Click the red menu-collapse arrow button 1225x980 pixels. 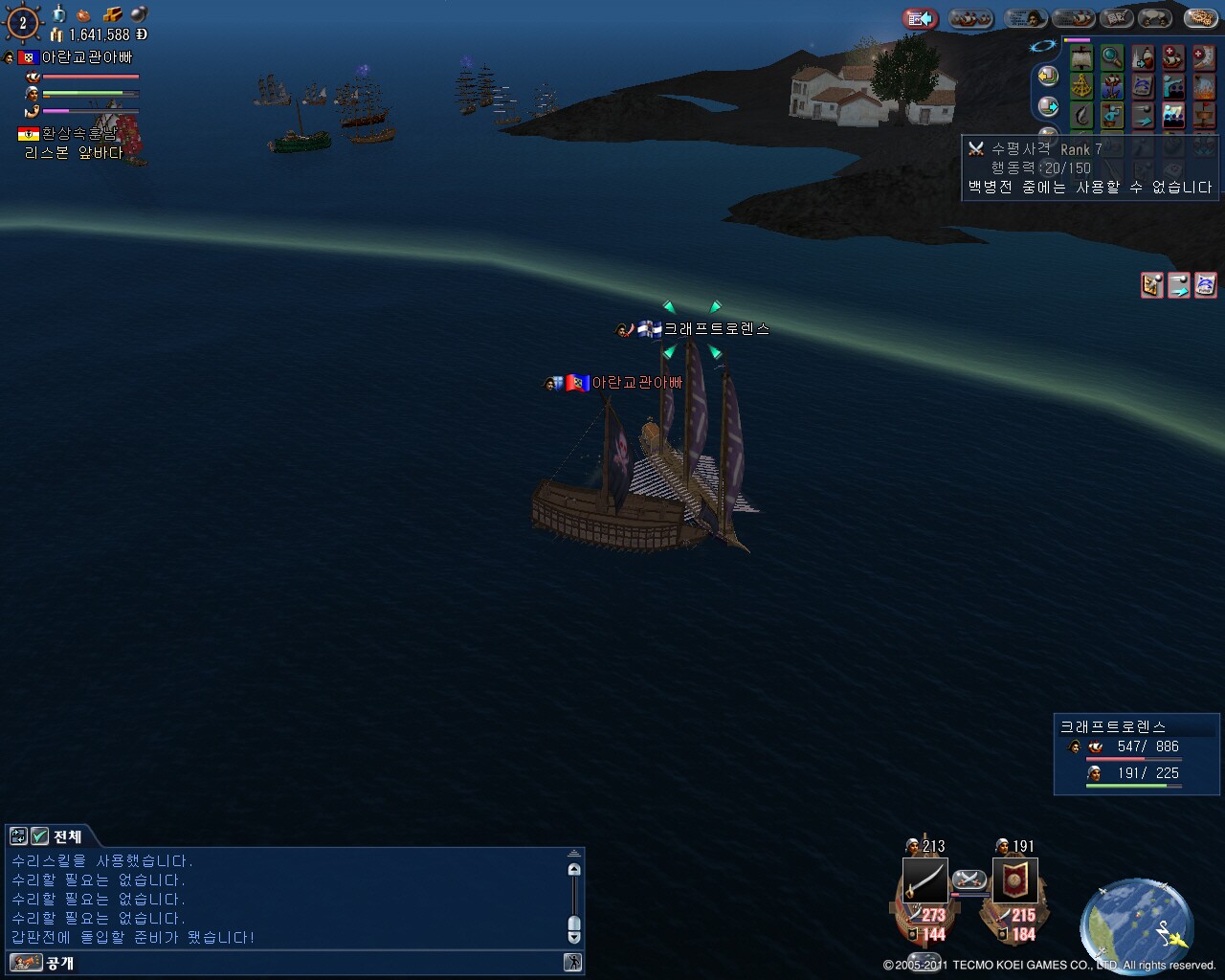coord(921,18)
